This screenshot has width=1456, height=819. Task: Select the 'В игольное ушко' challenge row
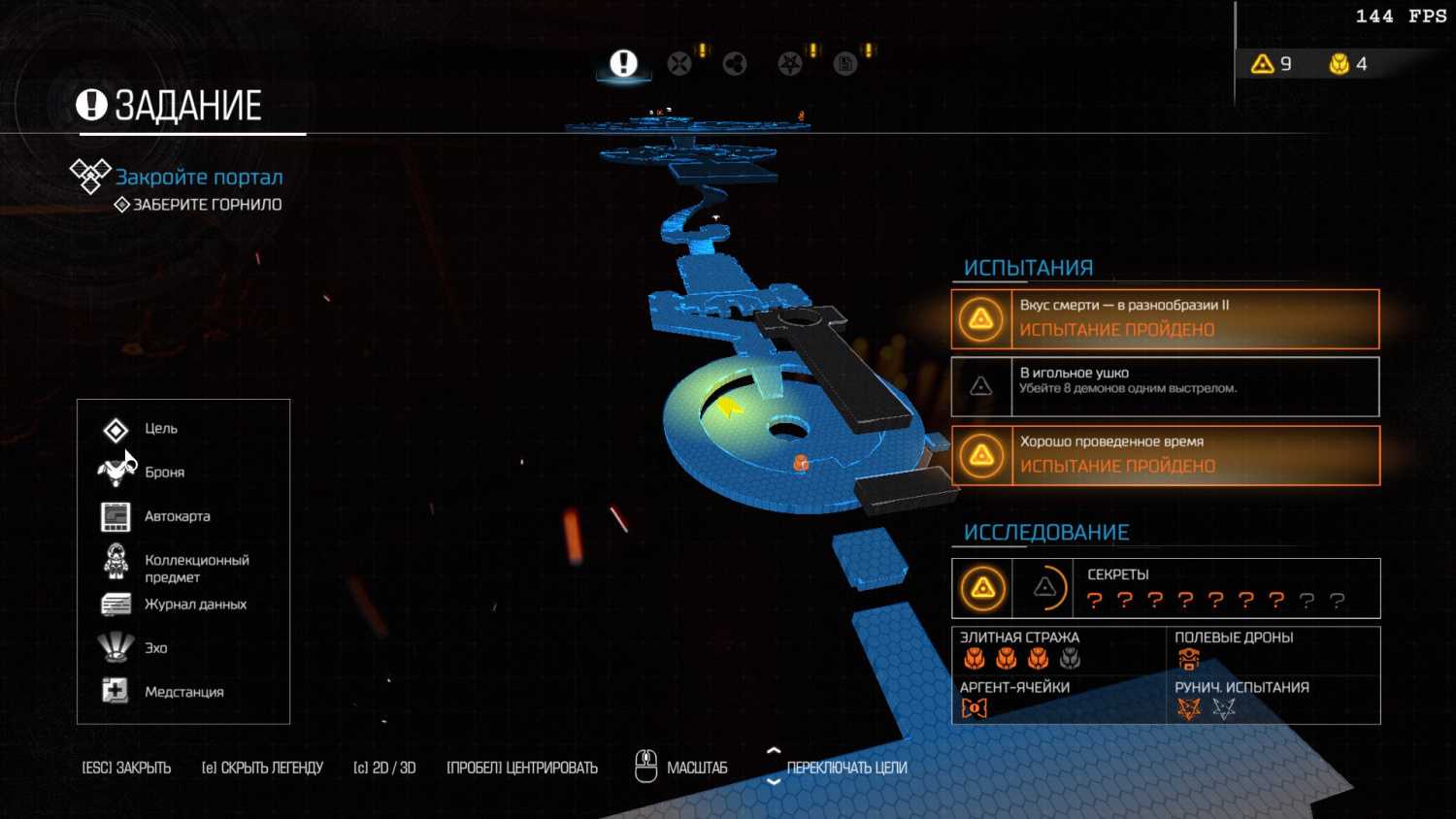tap(1165, 386)
